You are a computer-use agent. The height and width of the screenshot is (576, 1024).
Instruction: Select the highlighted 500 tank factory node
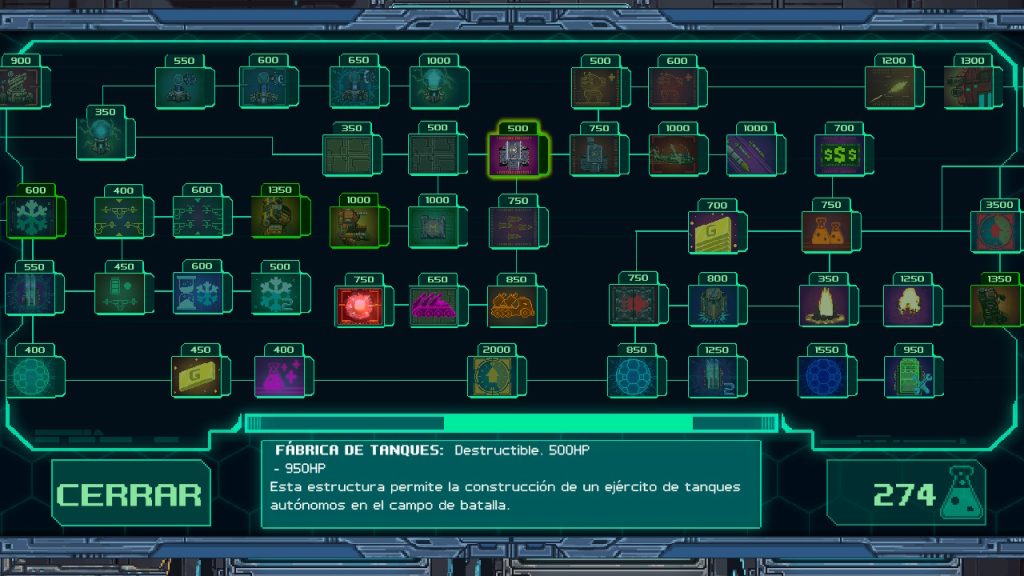pyautogui.click(x=516, y=153)
